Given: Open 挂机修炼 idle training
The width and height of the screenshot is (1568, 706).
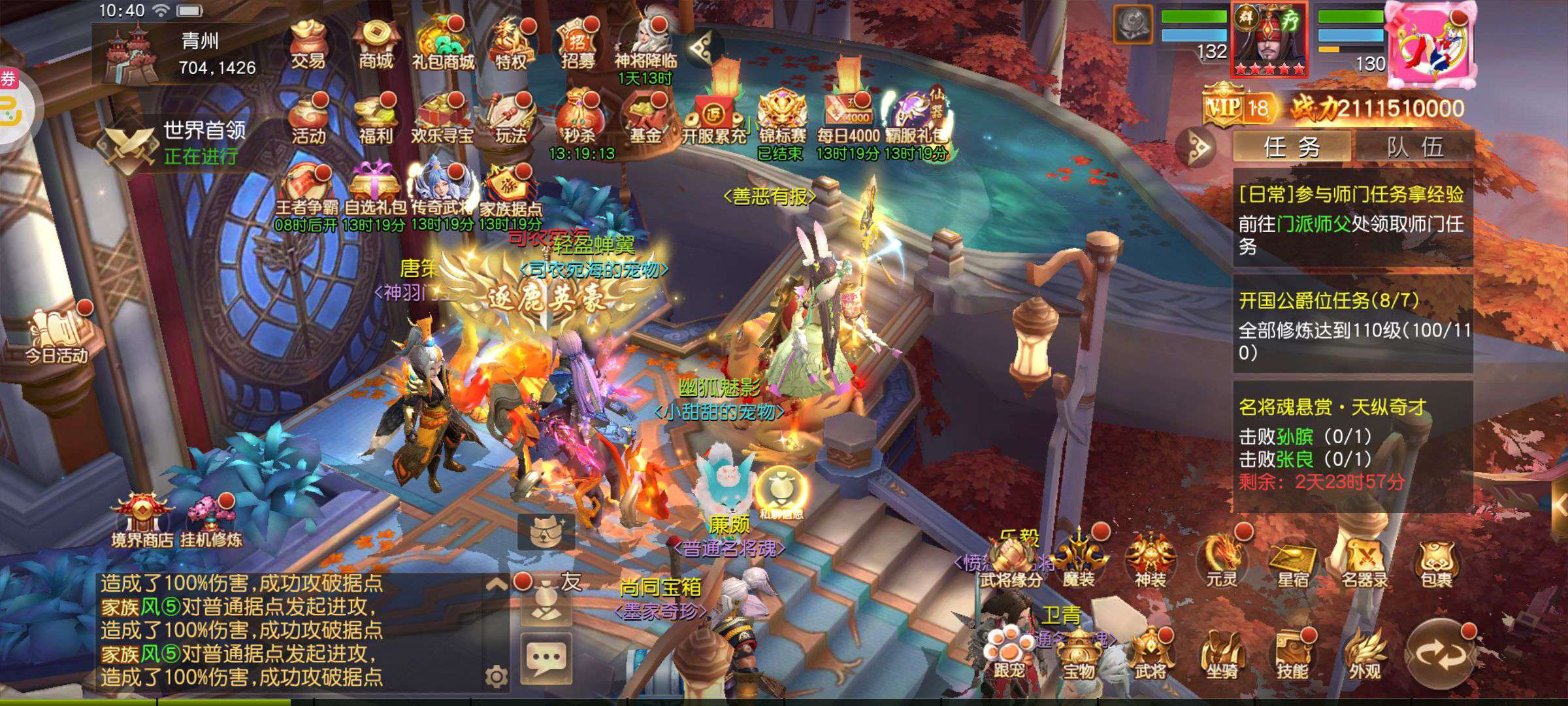Looking at the screenshot, I should coord(211,520).
